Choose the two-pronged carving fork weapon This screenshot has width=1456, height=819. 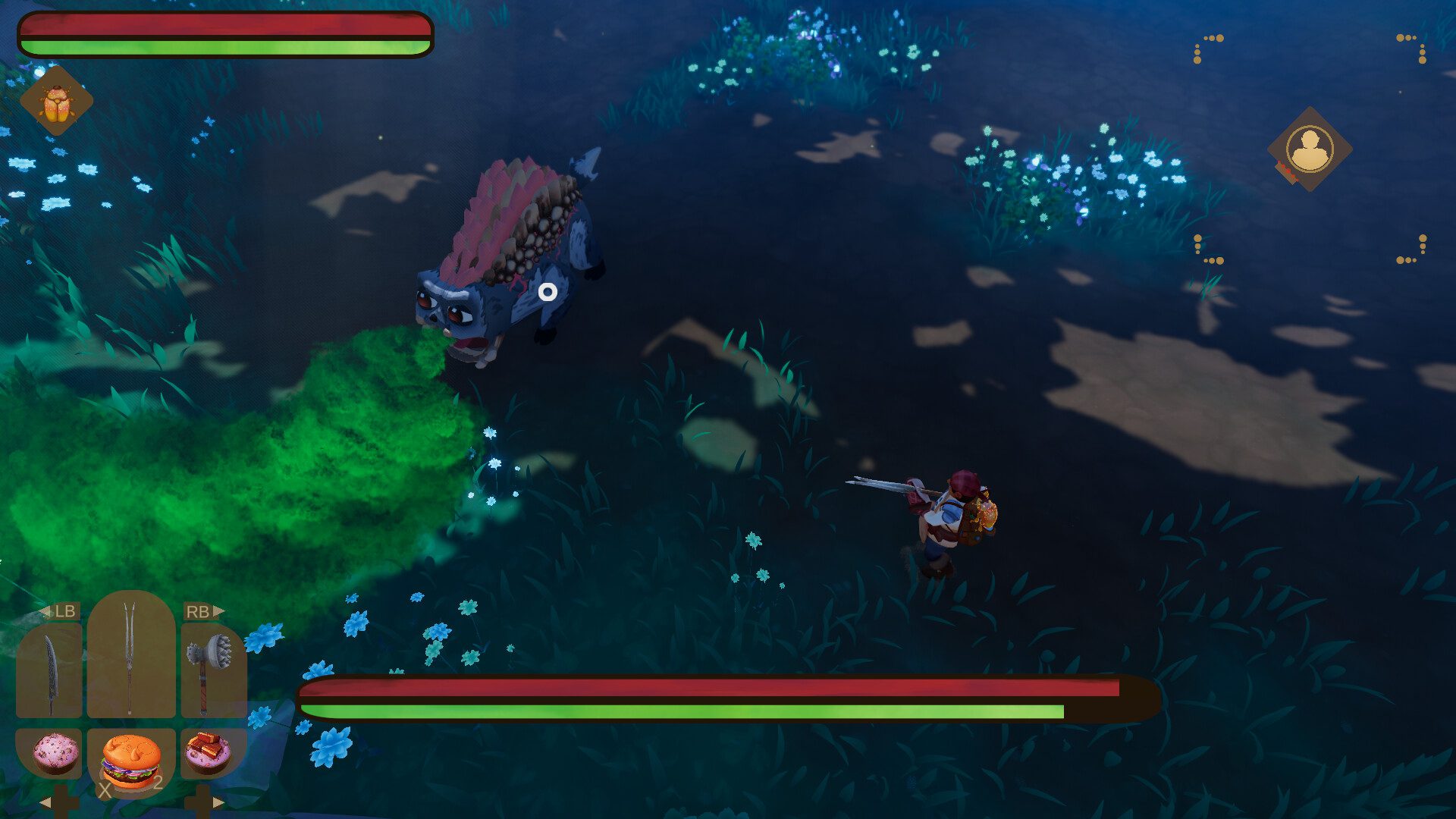click(x=130, y=657)
